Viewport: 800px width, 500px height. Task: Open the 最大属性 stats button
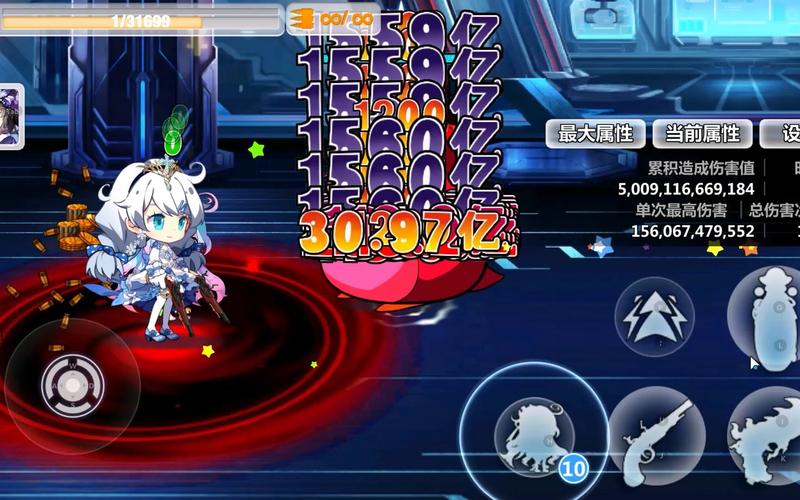point(595,134)
